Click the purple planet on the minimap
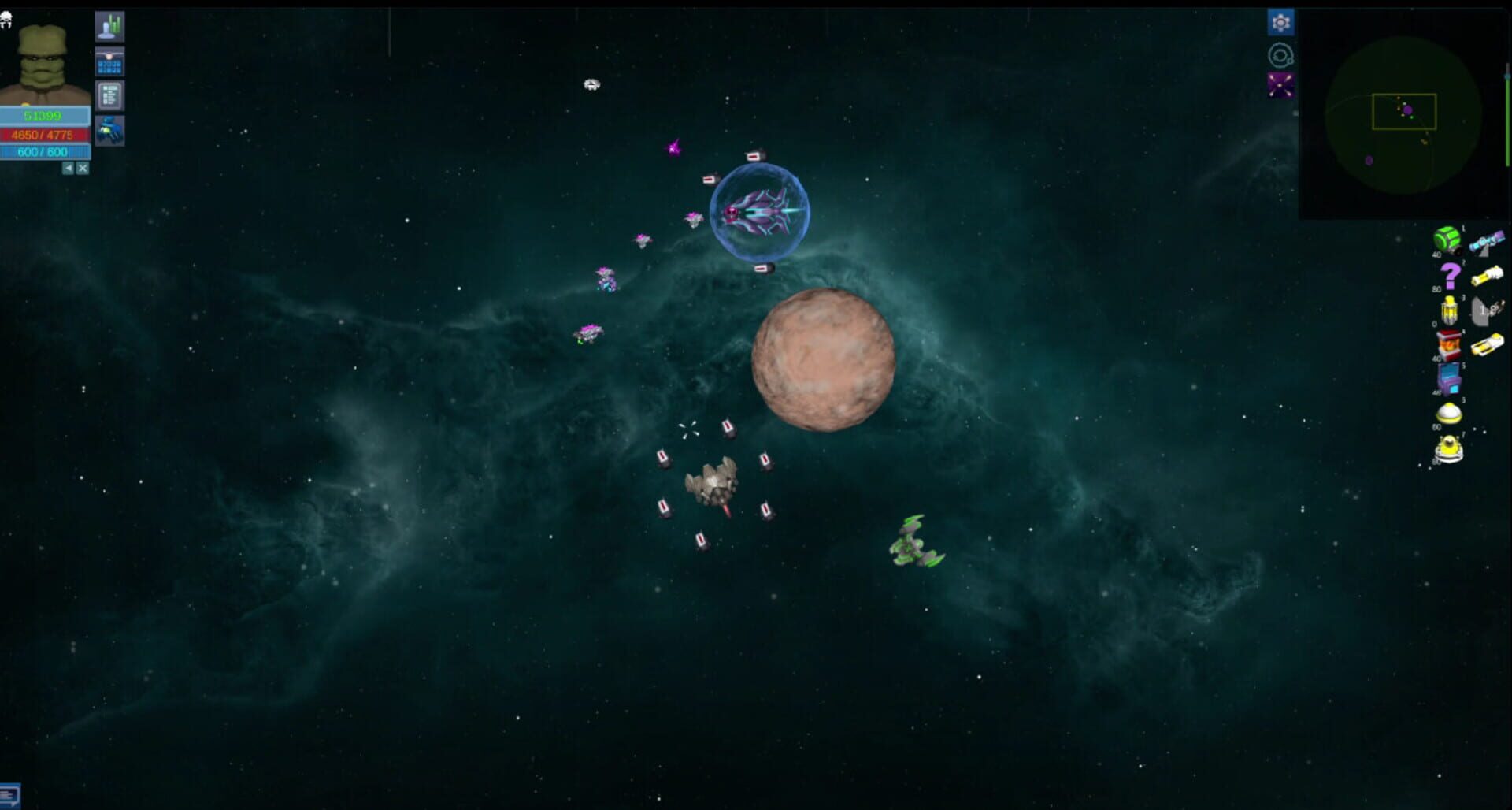The image size is (1512, 810). 1408,110
